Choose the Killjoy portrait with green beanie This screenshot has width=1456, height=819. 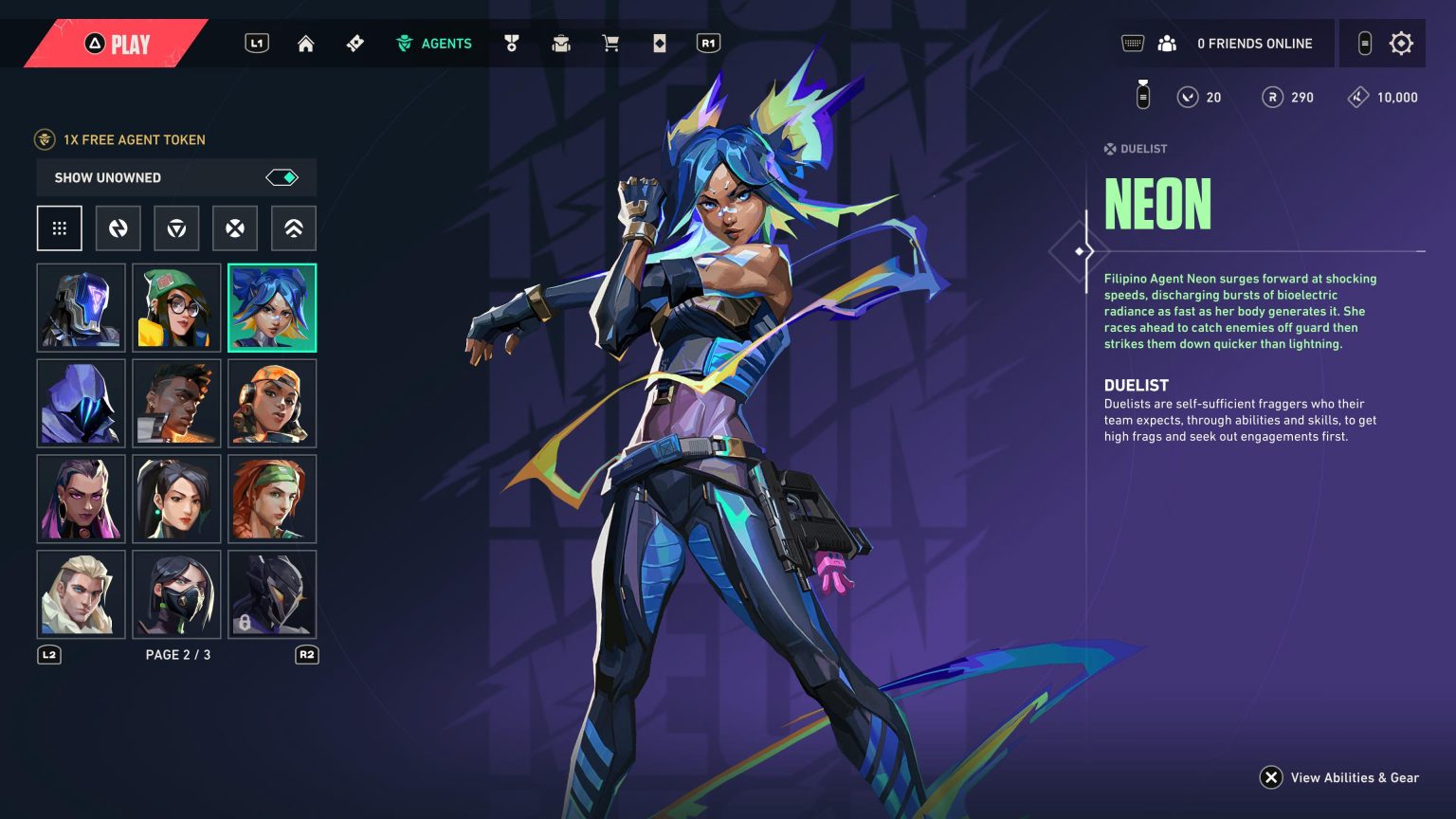pos(176,308)
